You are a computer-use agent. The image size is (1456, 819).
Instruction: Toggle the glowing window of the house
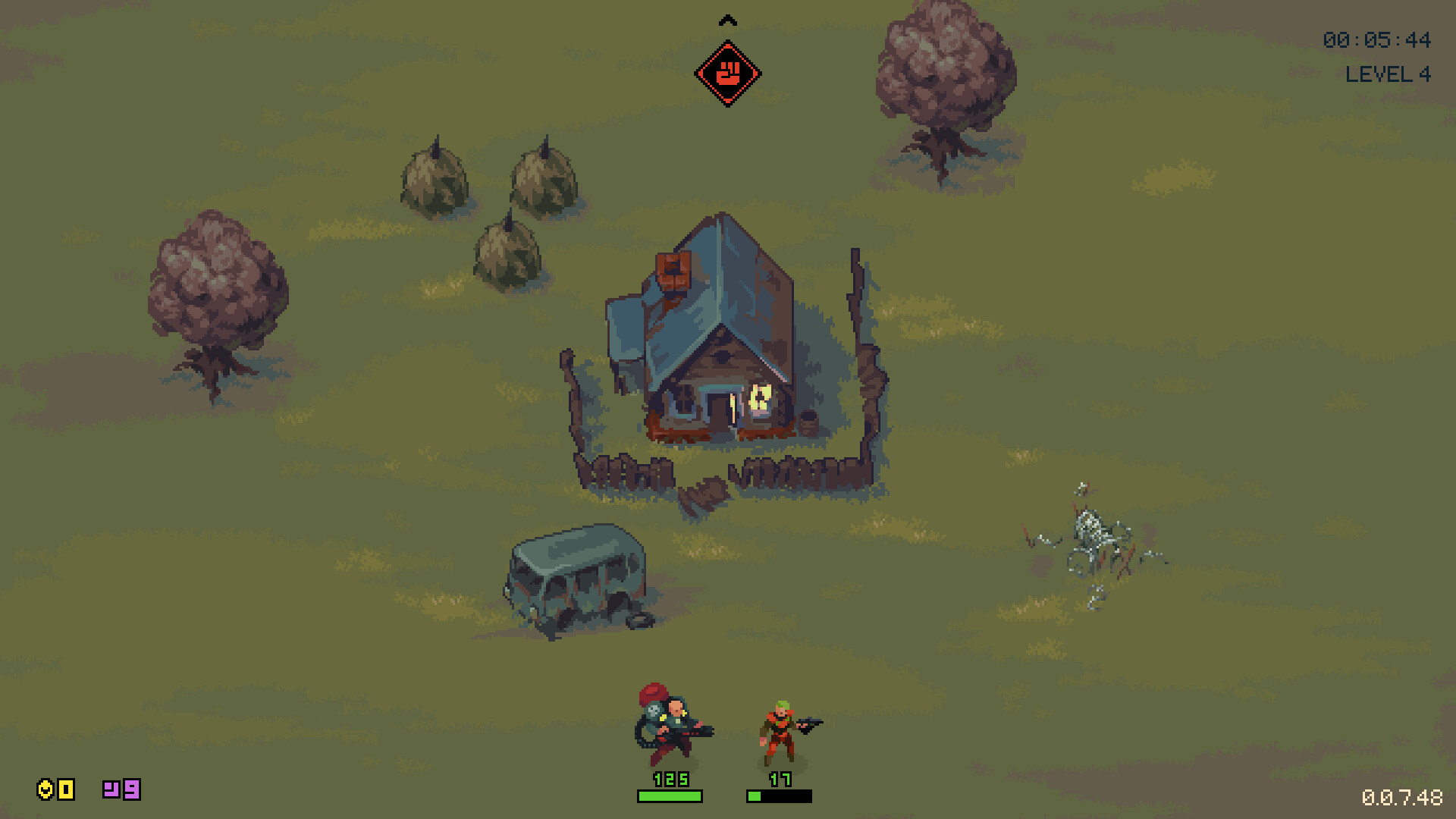point(758,396)
